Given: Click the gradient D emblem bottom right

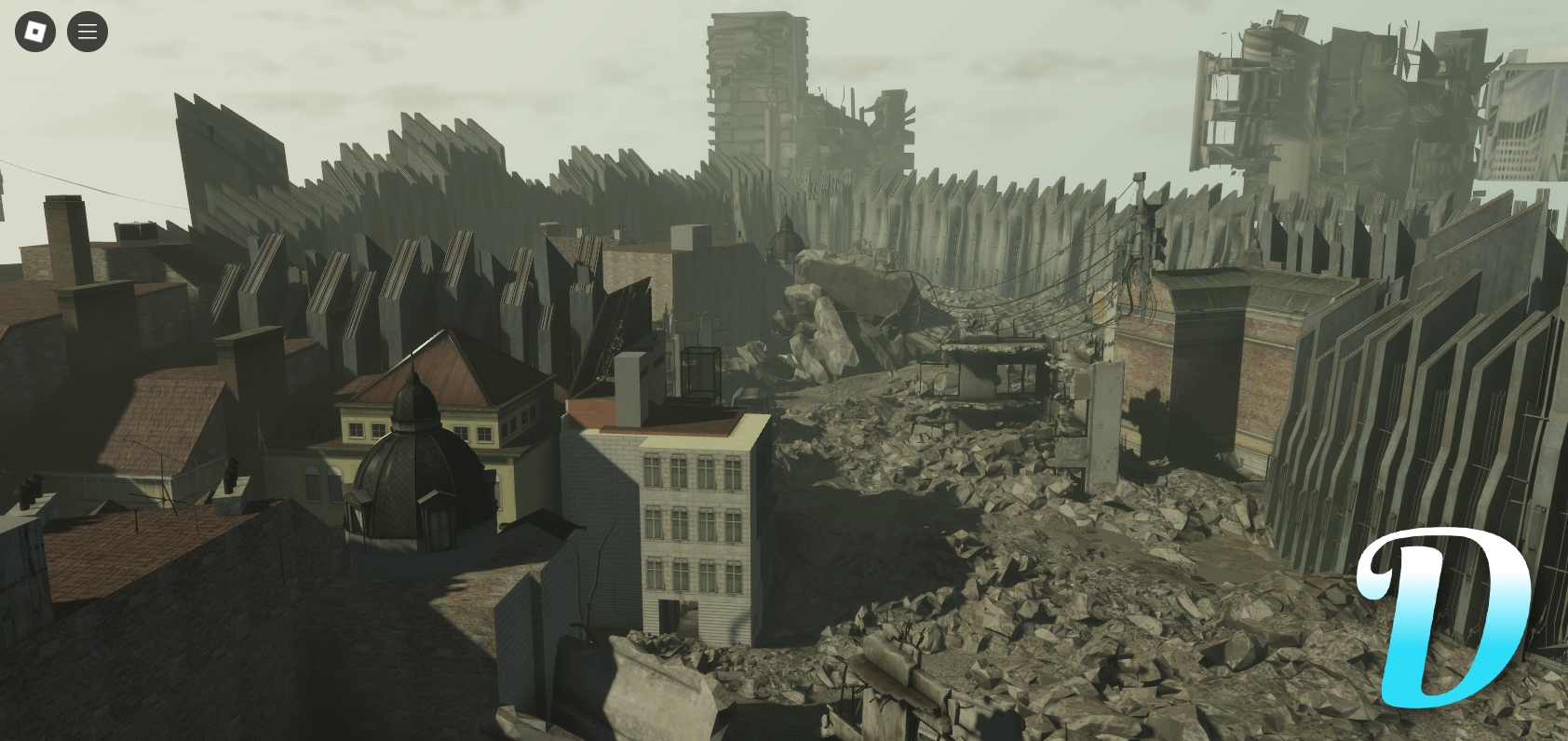Looking at the screenshot, I should [1444, 614].
